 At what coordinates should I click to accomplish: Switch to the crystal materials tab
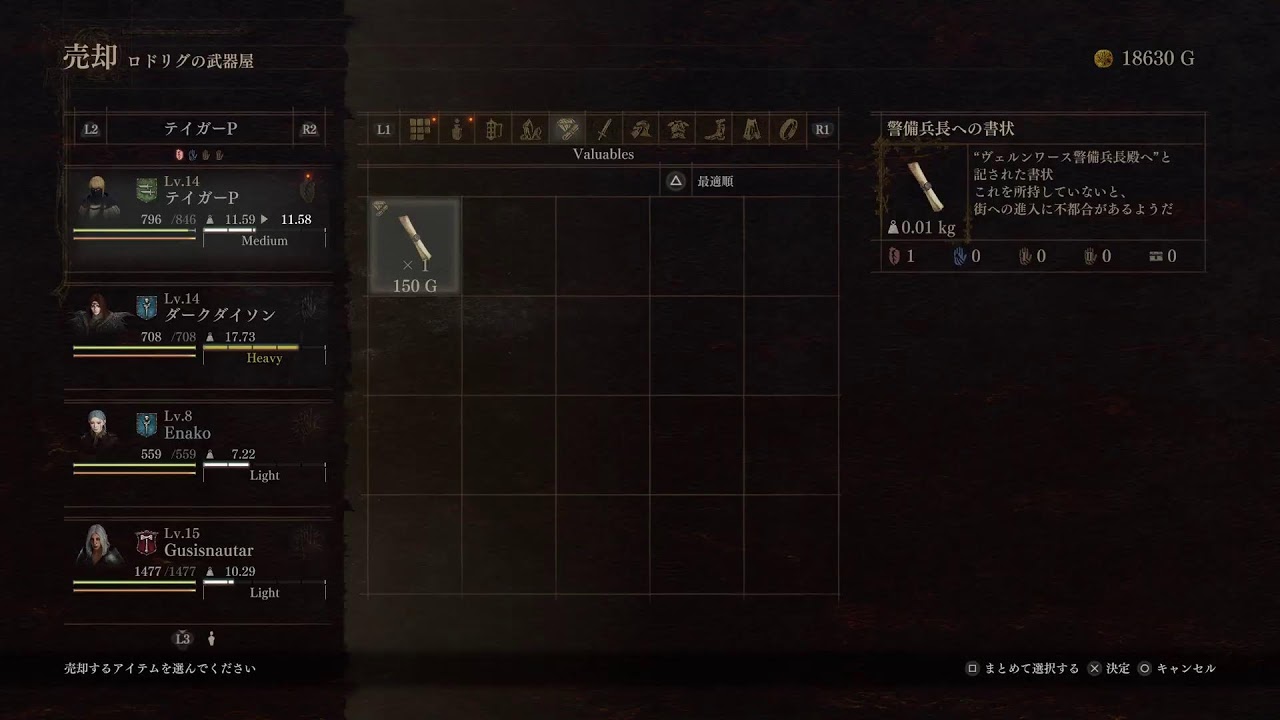coord(529,129)
